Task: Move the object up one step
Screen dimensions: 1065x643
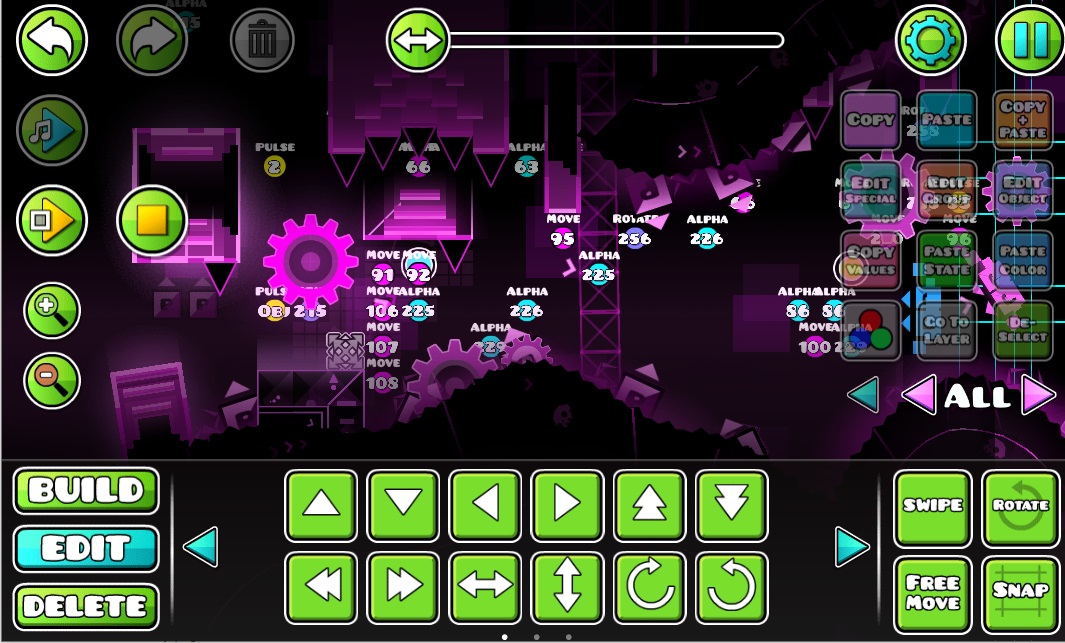Action: pyautogui.click(x=321, y=506)
